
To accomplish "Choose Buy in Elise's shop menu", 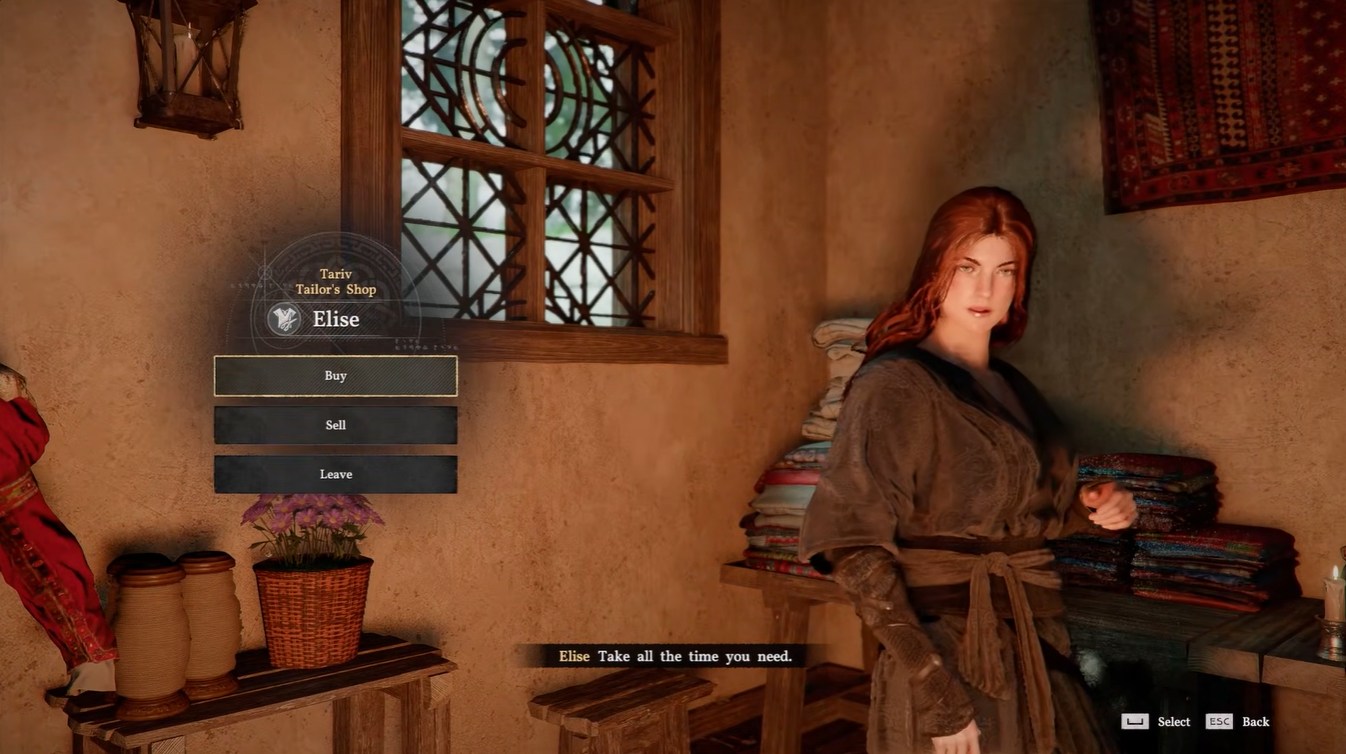I will pyautogui.click(x=335, y=376).
